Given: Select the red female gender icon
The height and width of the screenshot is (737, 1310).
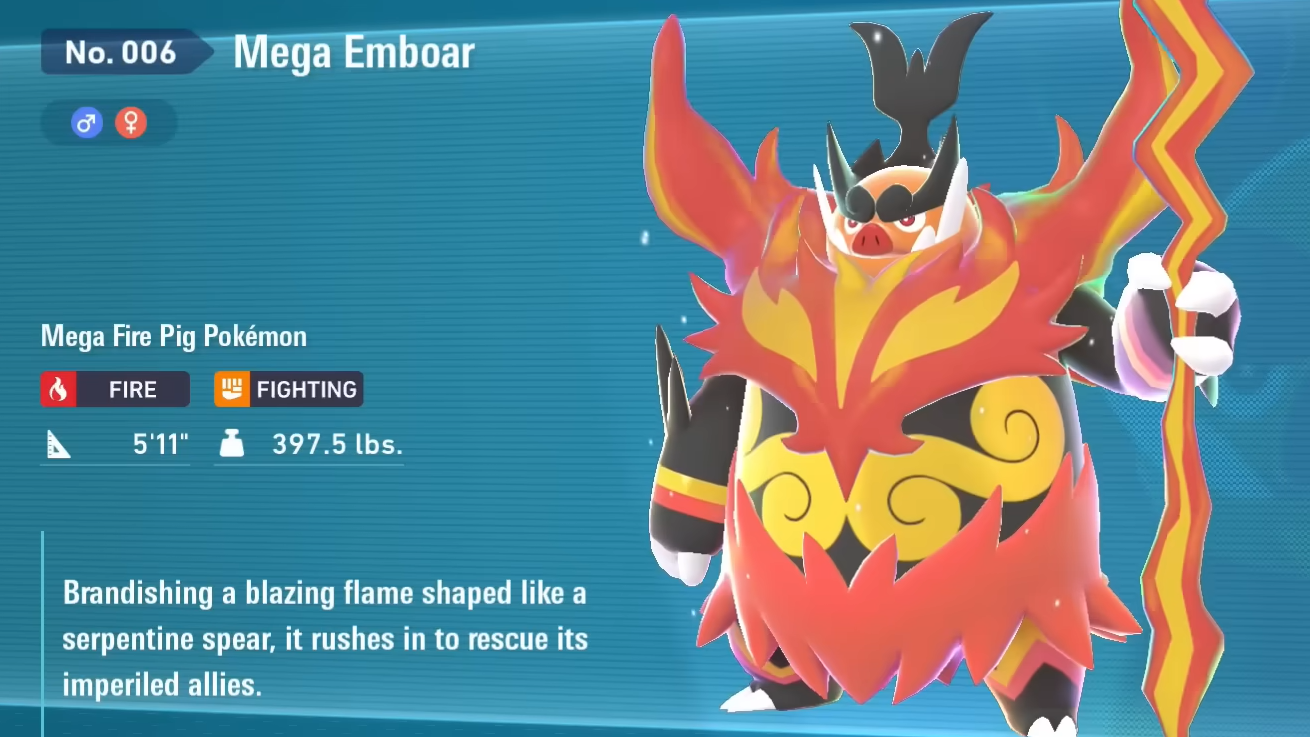Looking at the screenshot, I should click(130, 123).
